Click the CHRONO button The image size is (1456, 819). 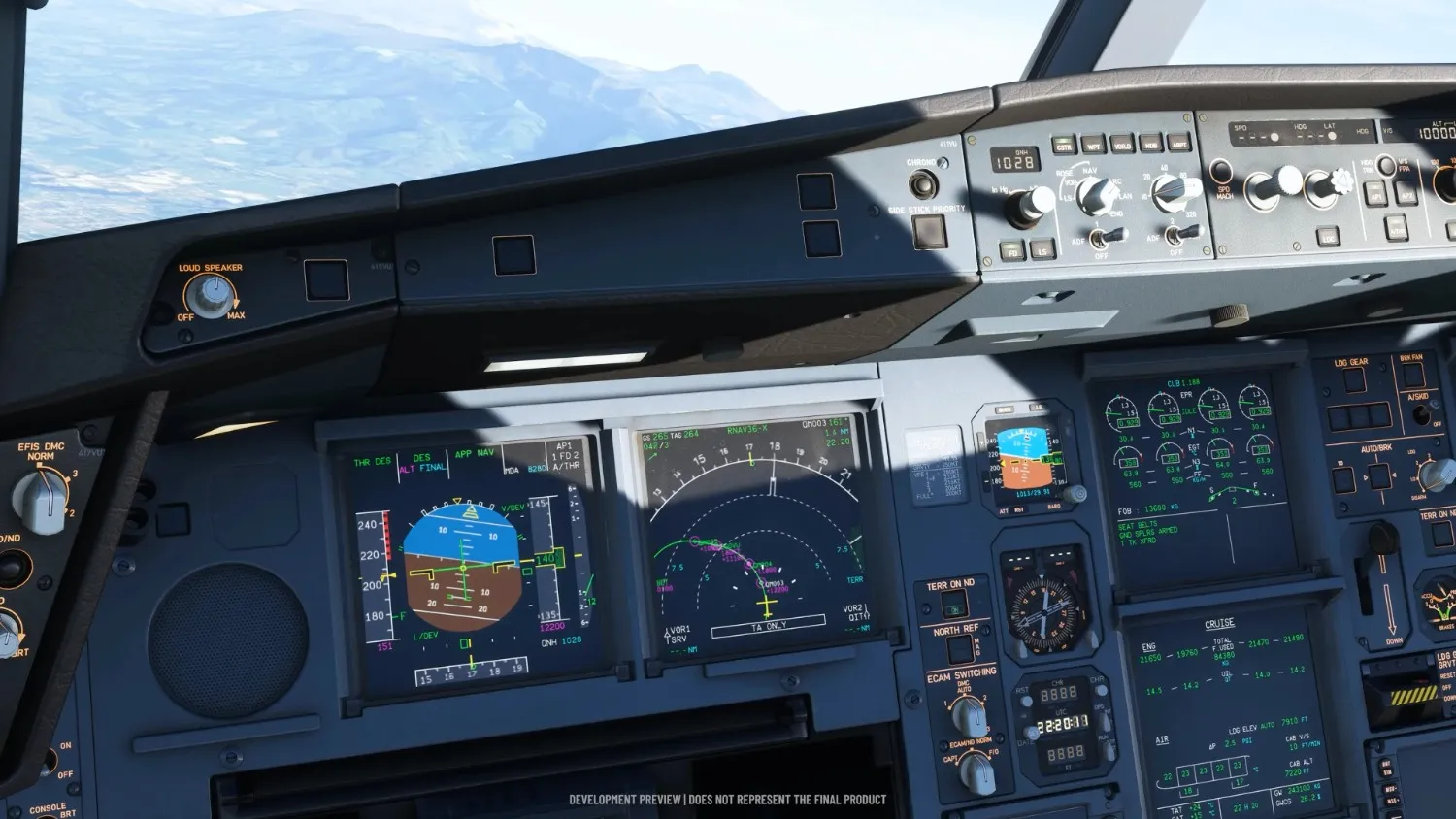click(x=923, y=183)
